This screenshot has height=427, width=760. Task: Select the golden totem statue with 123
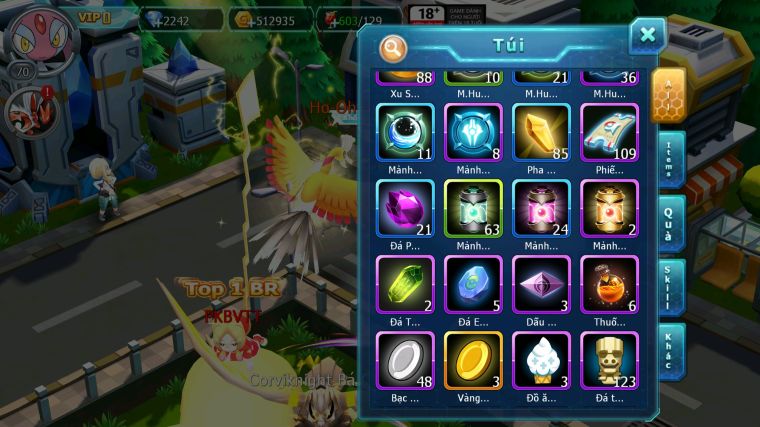click(609, 360)
